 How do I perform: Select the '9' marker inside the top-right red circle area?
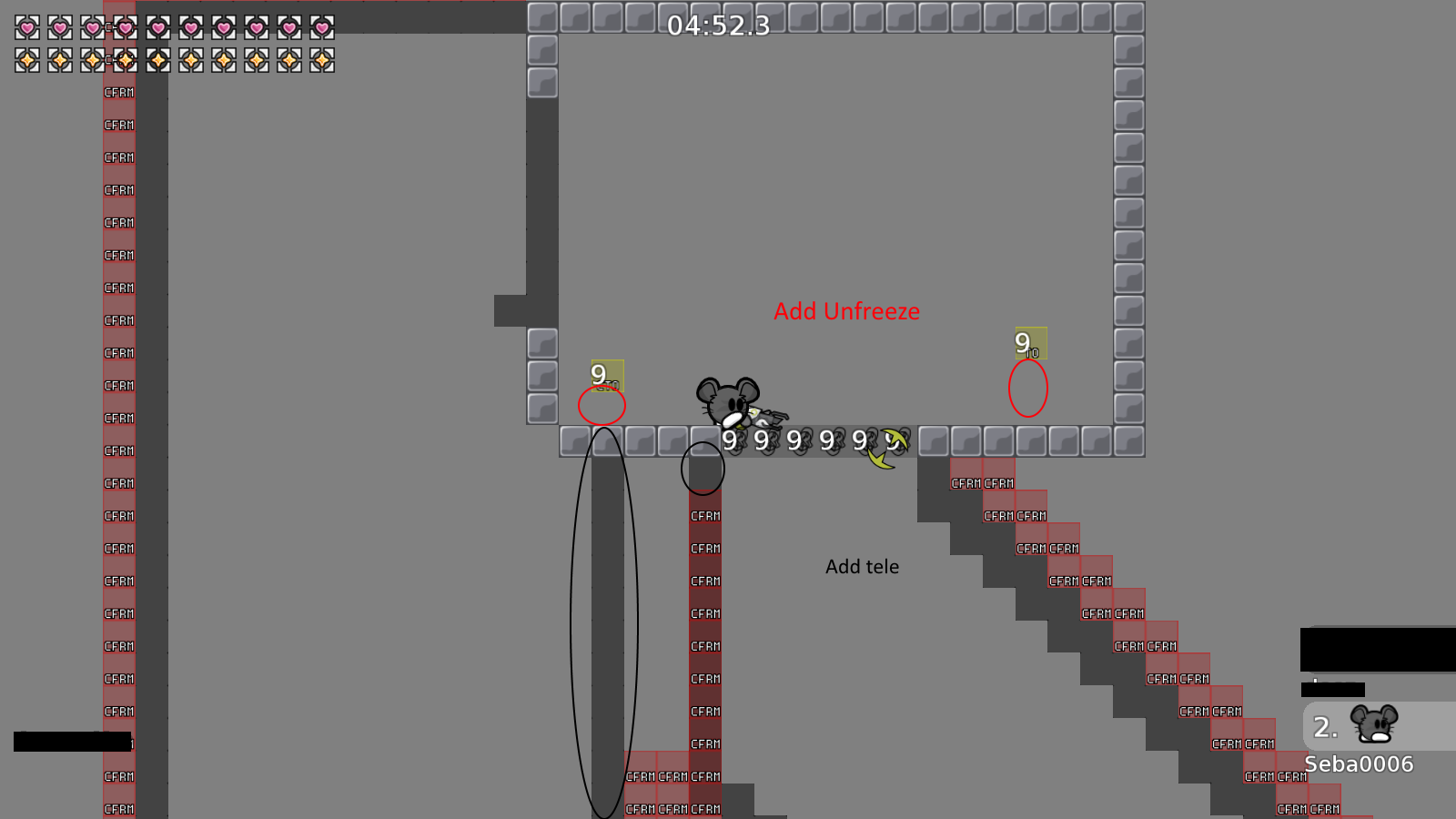click(x=1029, y=344)
